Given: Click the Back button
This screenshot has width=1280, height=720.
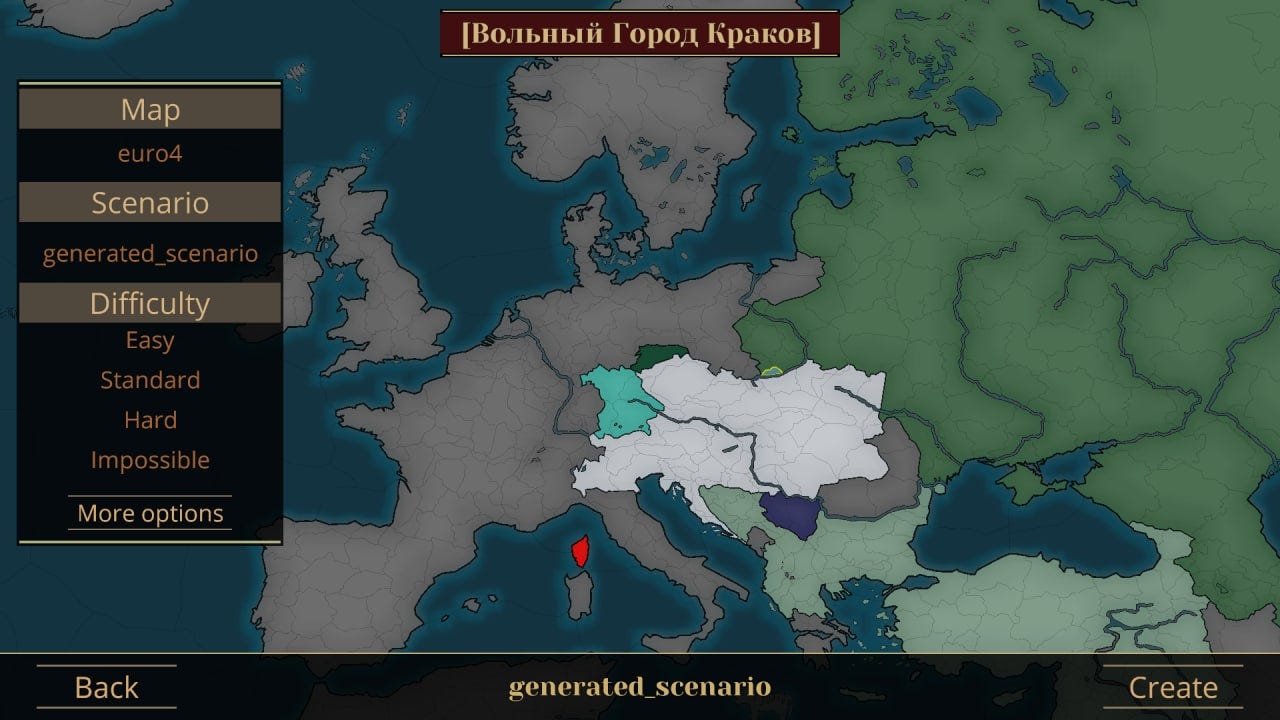Looking at the screenshot, I should (x=105, y=687).
